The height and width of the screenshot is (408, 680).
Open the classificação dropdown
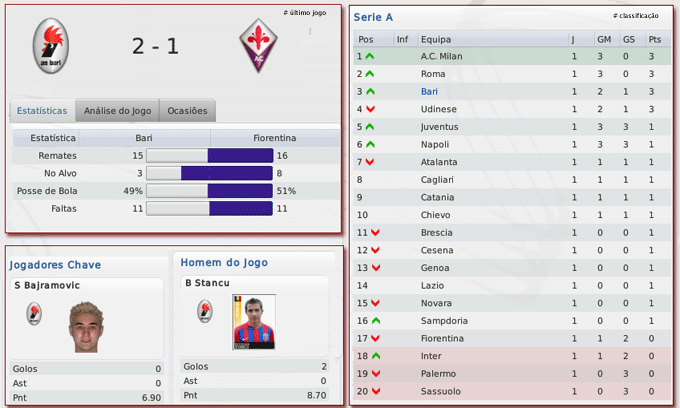pyautogui.click(x=635, y=16)
